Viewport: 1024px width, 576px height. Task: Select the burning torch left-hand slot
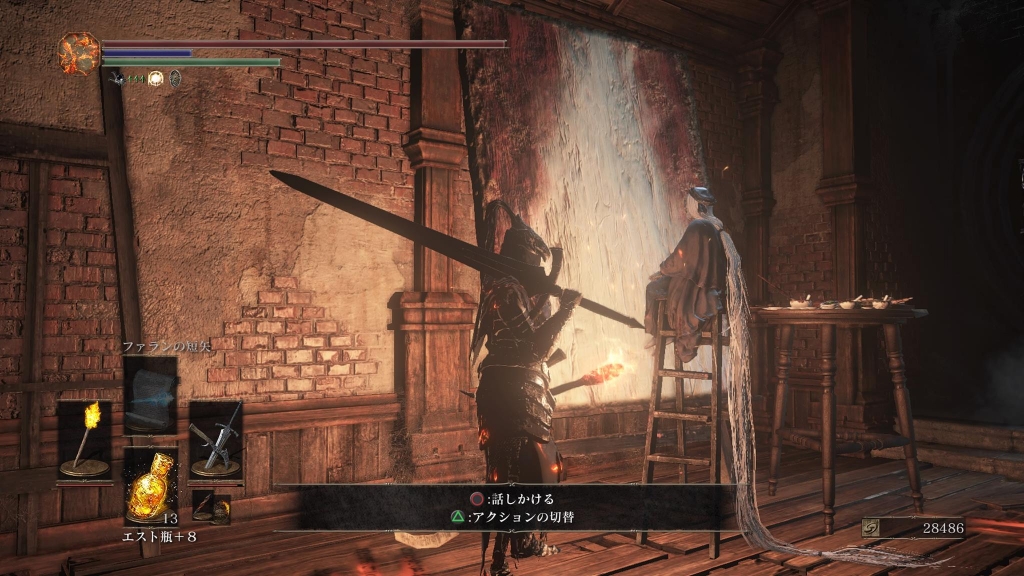click(85, 440)
